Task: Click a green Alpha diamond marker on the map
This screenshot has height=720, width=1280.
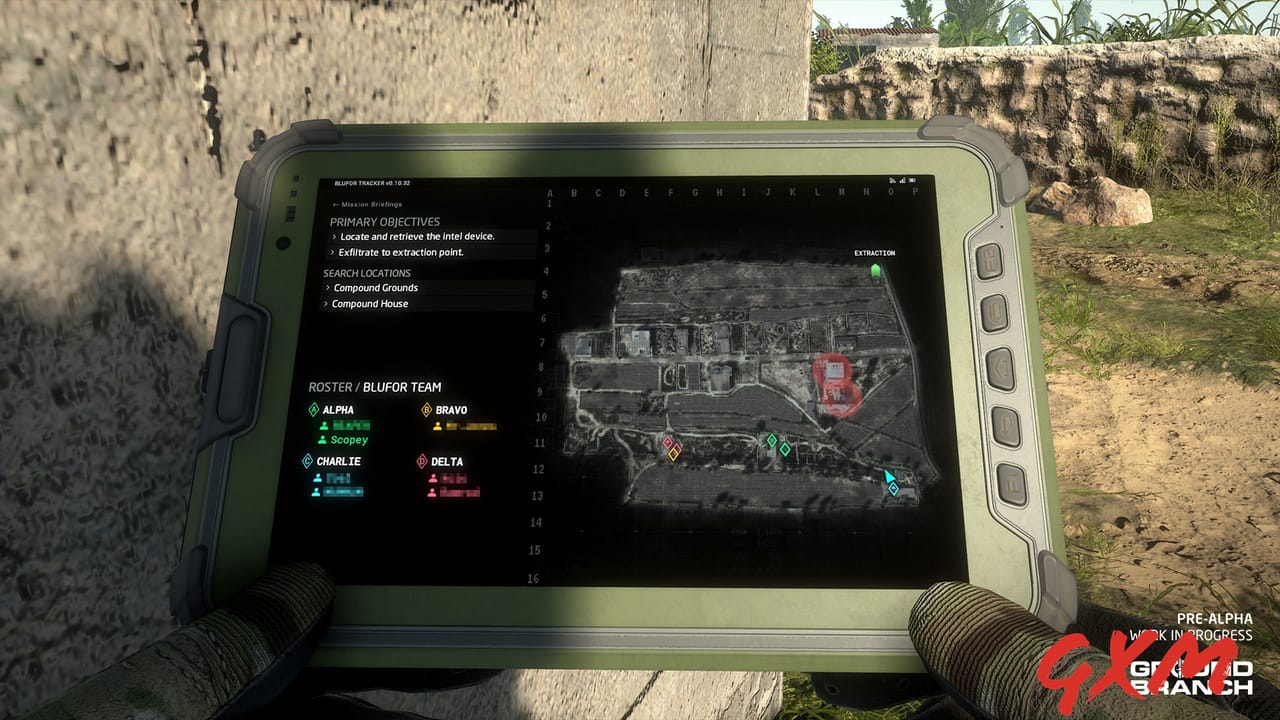Action: coord(773,439)
